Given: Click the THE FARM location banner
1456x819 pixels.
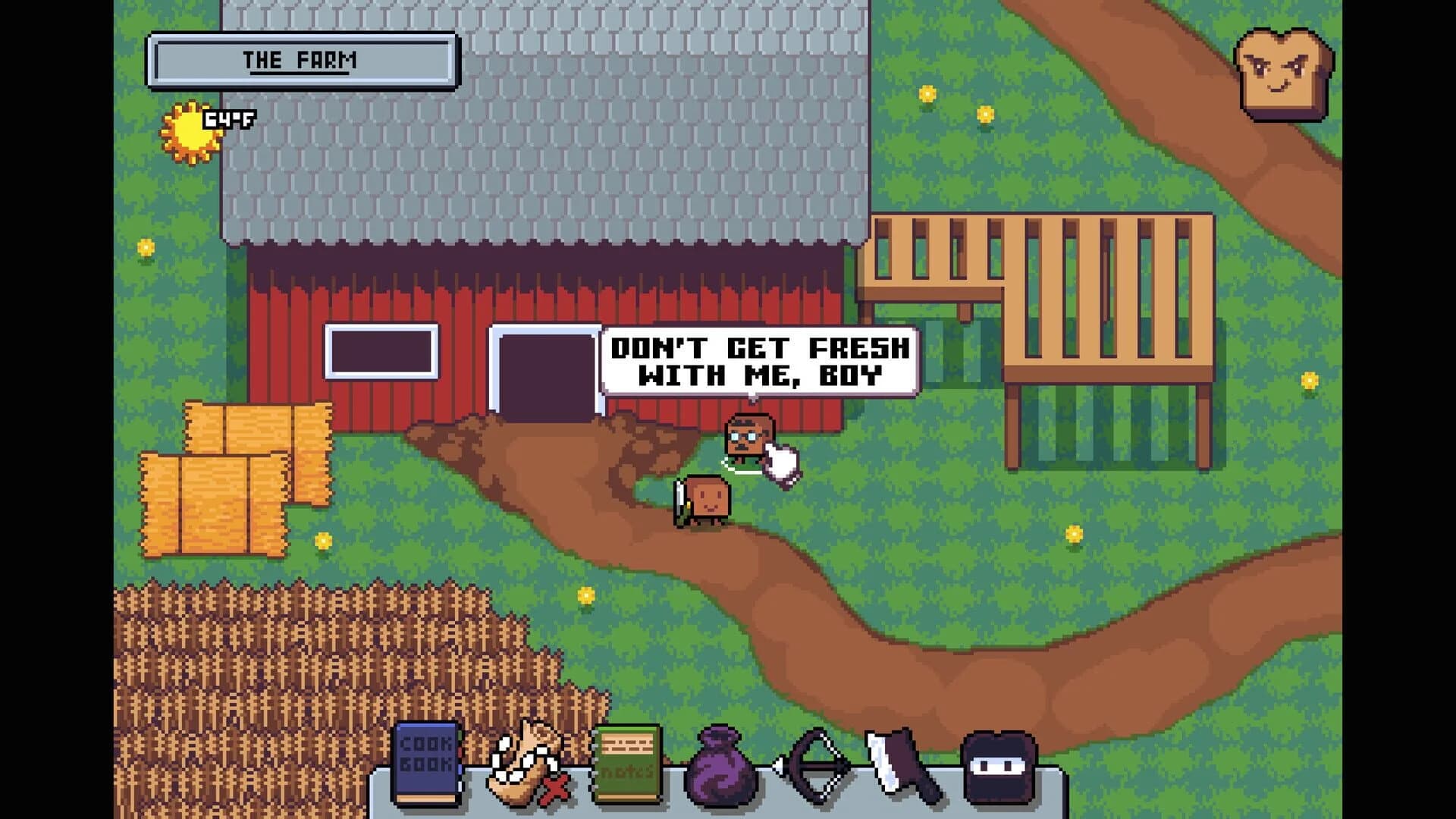Looking at the screenshot, I should [300, 58].
